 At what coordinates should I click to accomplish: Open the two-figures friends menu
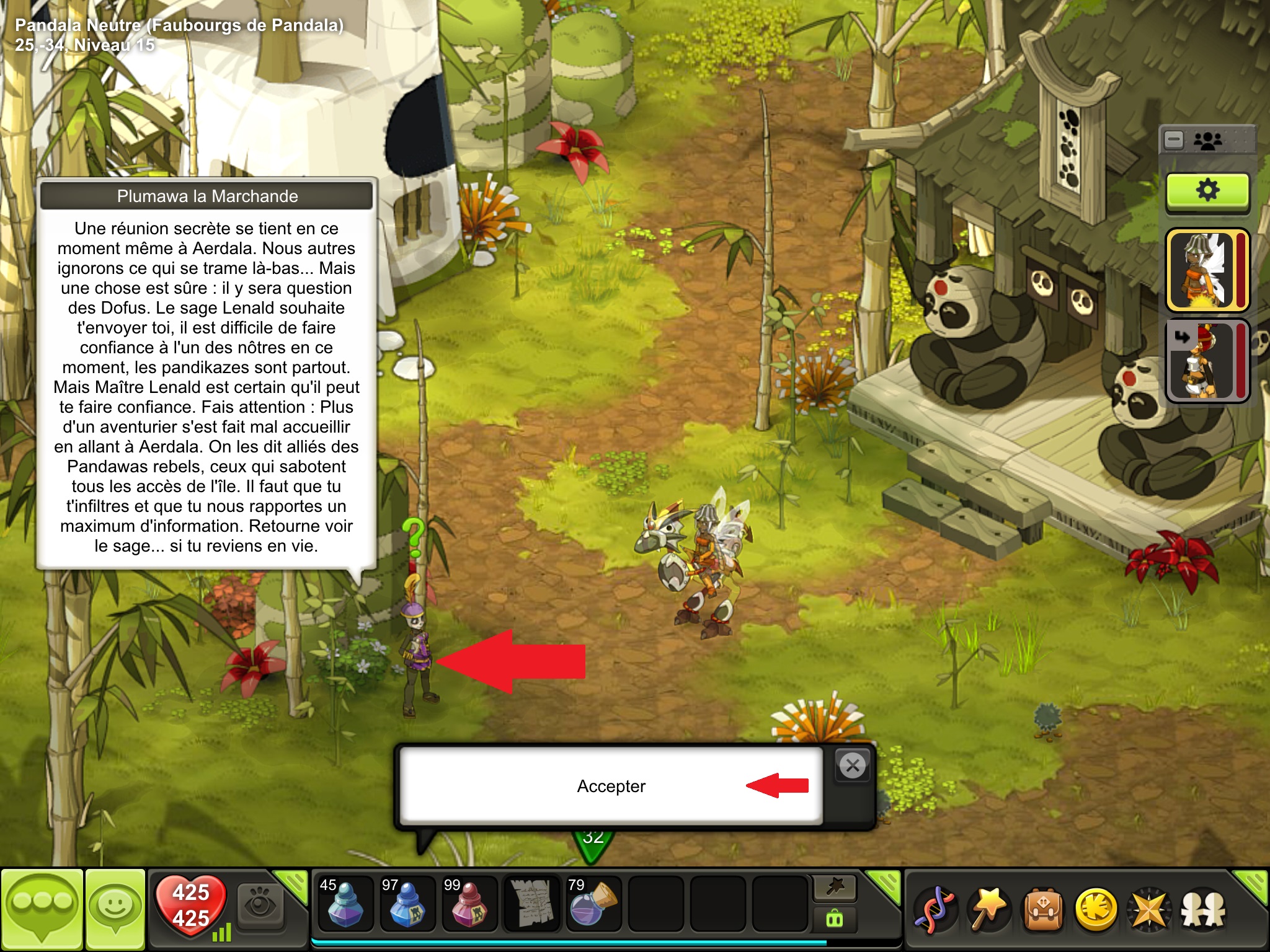pyautogui.click(x=1203, y=910)
